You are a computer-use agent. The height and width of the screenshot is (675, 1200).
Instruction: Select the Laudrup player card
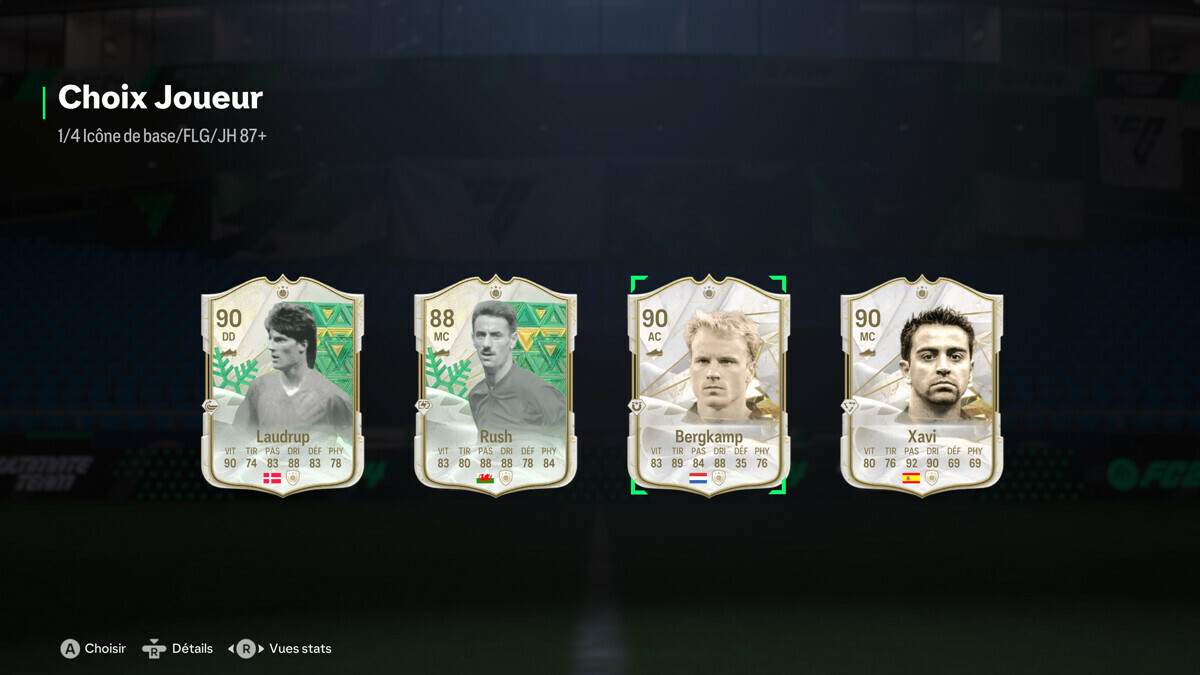point(282,385)
